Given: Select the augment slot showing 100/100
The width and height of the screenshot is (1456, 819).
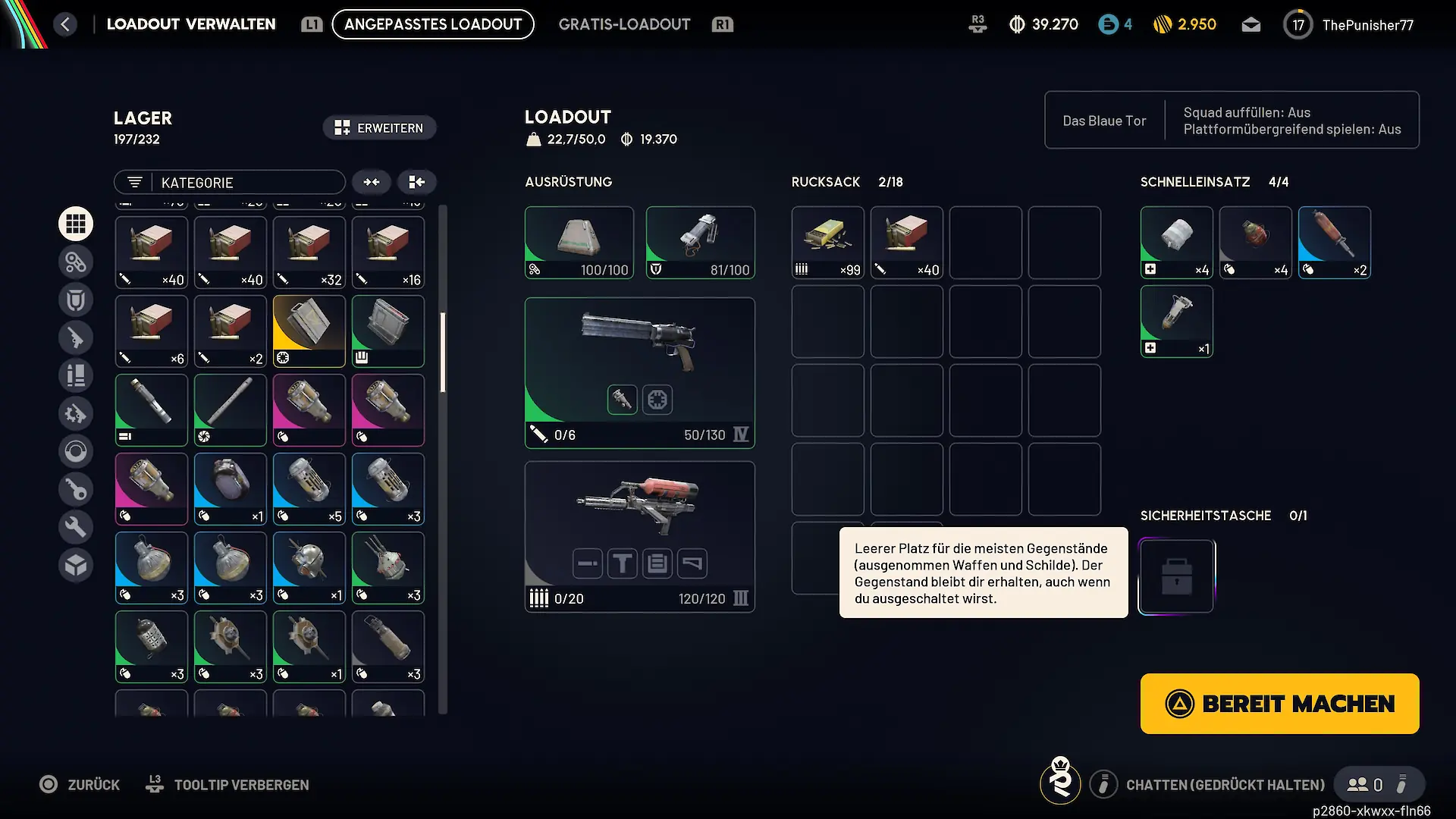Looking at the screenshot, I should (579, 243).
